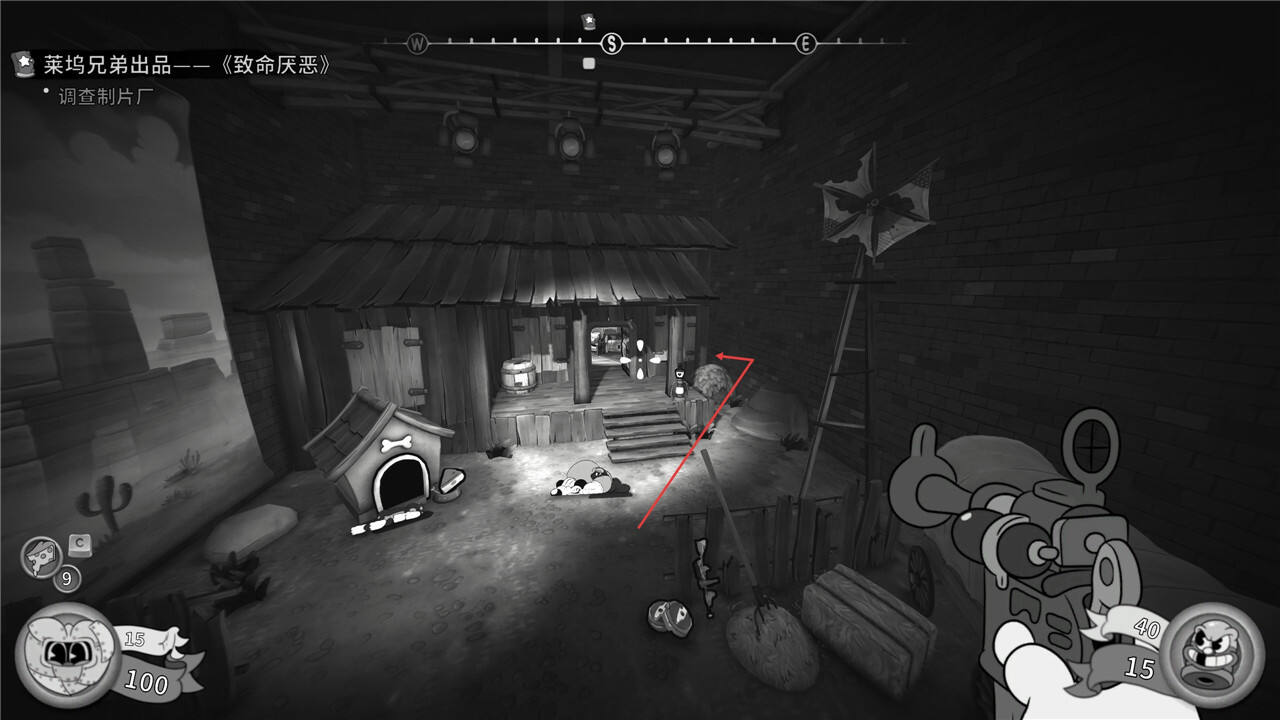Select the 调查制片厂 objective line
1280x720 pixels.
[105, 96]
